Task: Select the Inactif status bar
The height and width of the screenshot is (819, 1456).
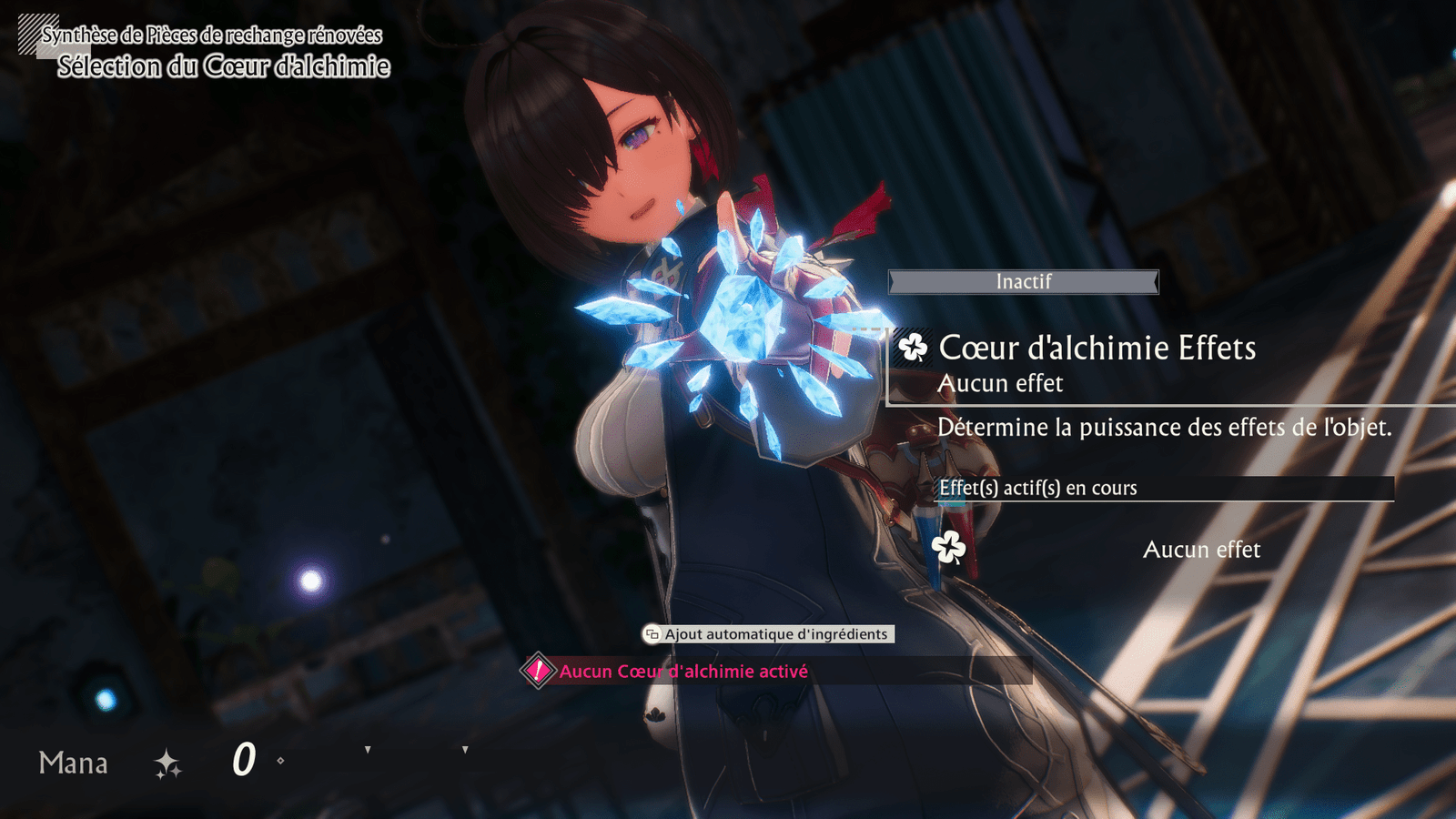Action: click(x=1023, y=282)
